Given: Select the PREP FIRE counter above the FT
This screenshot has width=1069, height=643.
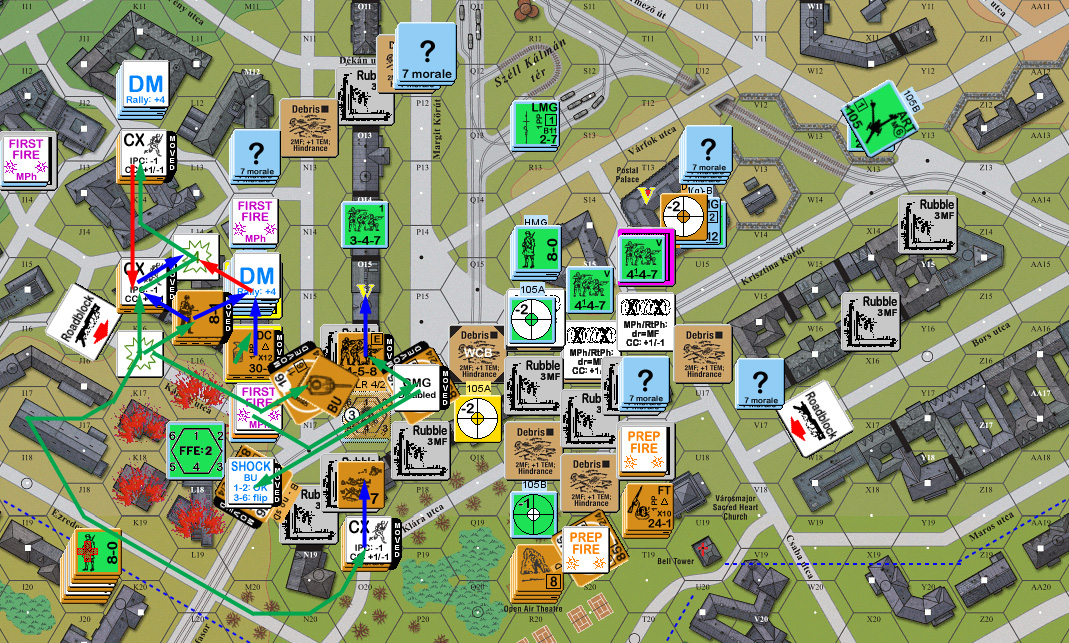Looking at the screenshot, I should click(x=646, y=449).
